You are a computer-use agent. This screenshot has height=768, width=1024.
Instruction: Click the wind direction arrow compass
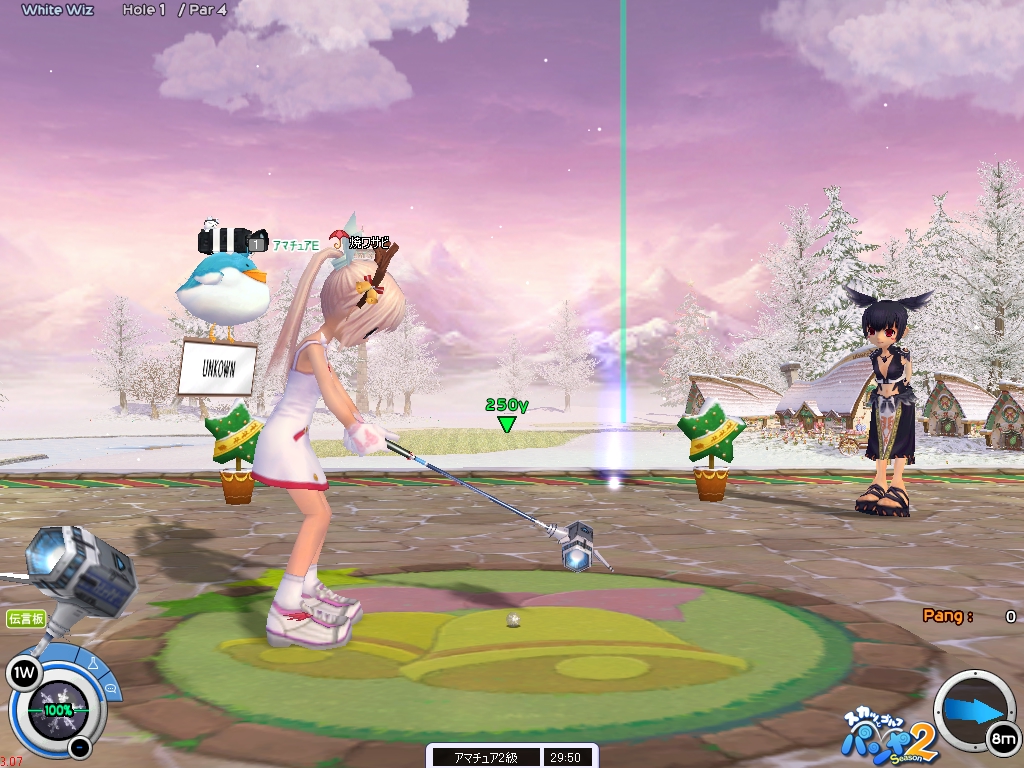(x=973, y=709)
